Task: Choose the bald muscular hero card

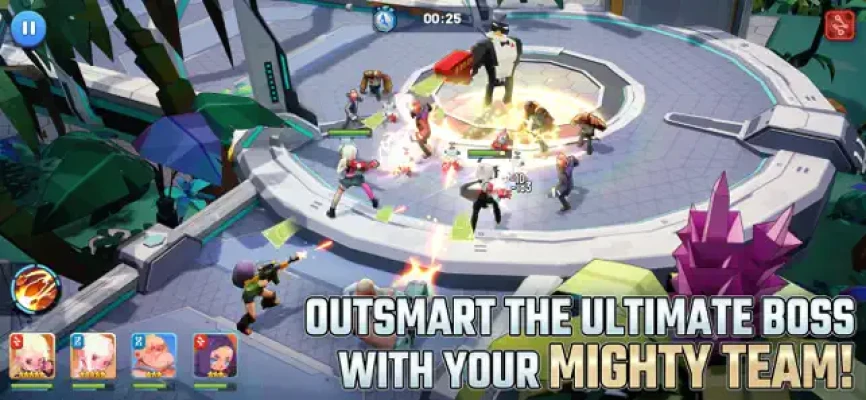Action: (154, 357)
